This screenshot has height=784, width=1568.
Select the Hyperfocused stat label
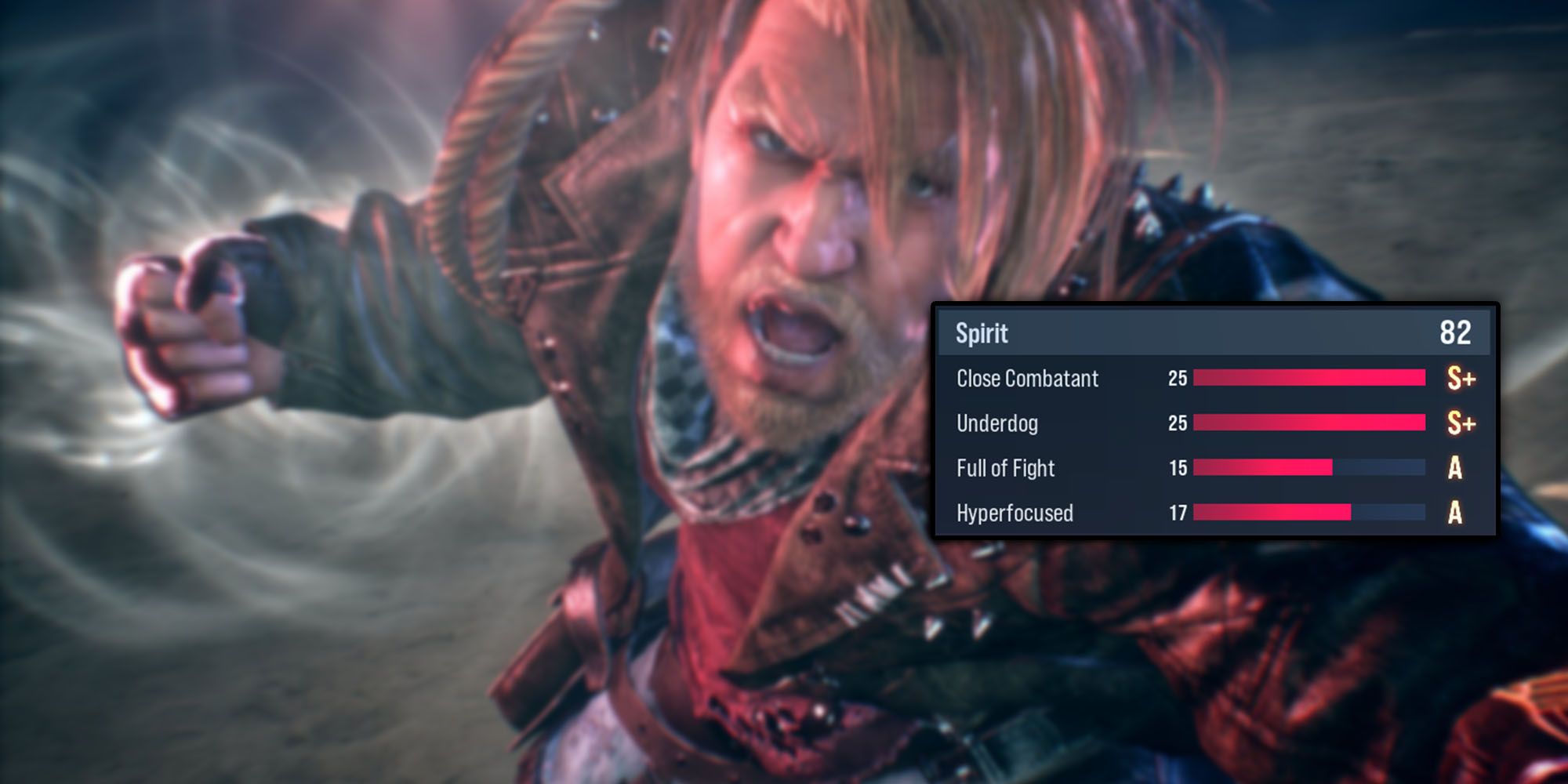coord(1016,514)
